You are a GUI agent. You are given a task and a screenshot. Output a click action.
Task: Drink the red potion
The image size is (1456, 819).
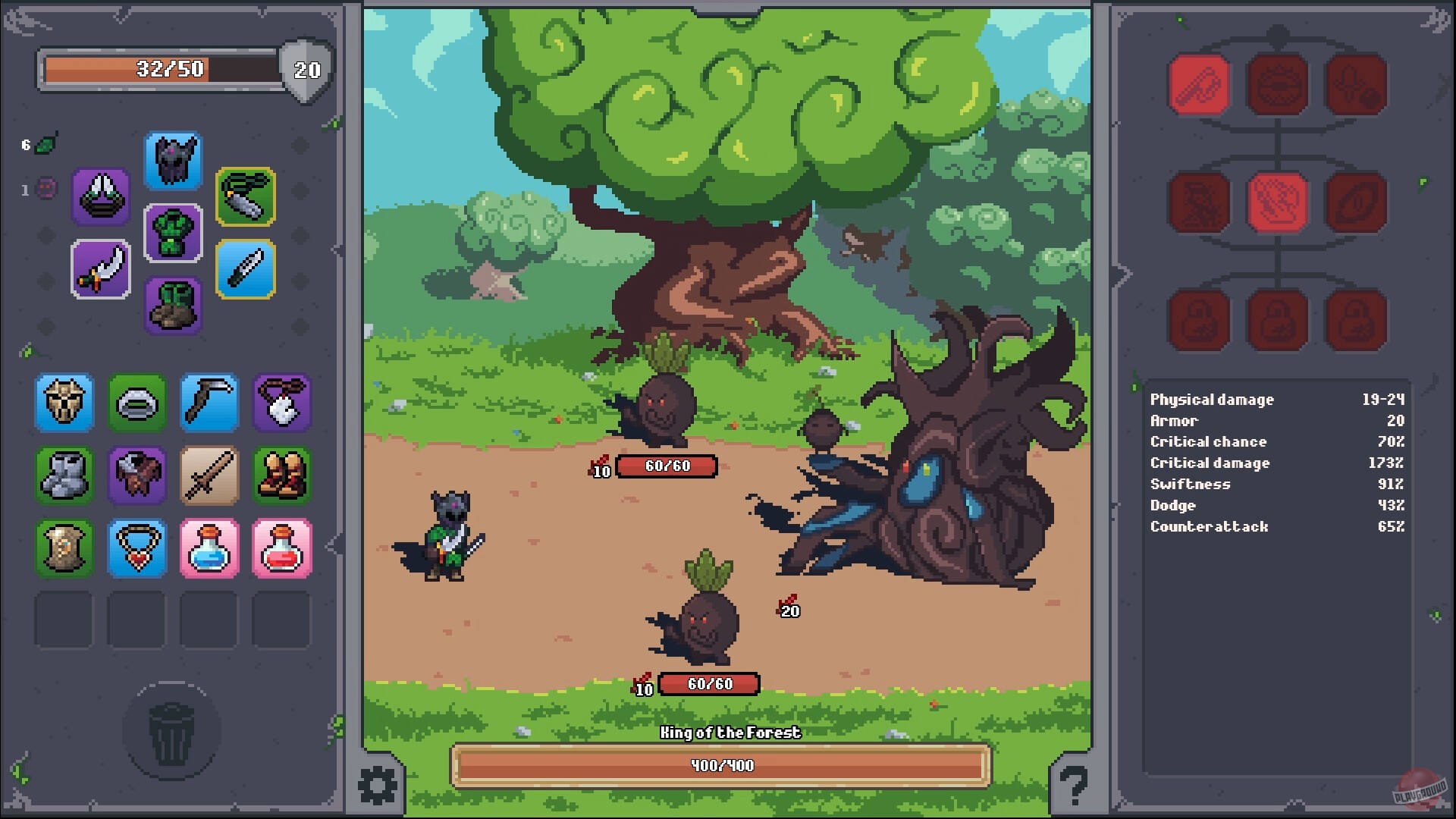(281, 548)
